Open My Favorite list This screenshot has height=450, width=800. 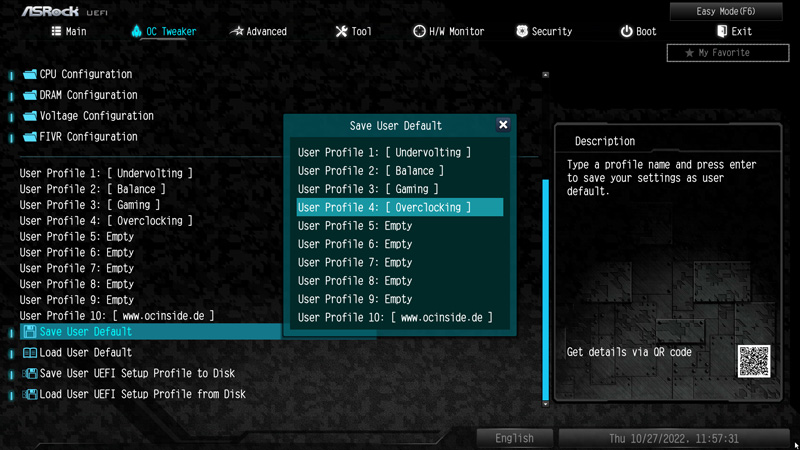coord(720,53)
